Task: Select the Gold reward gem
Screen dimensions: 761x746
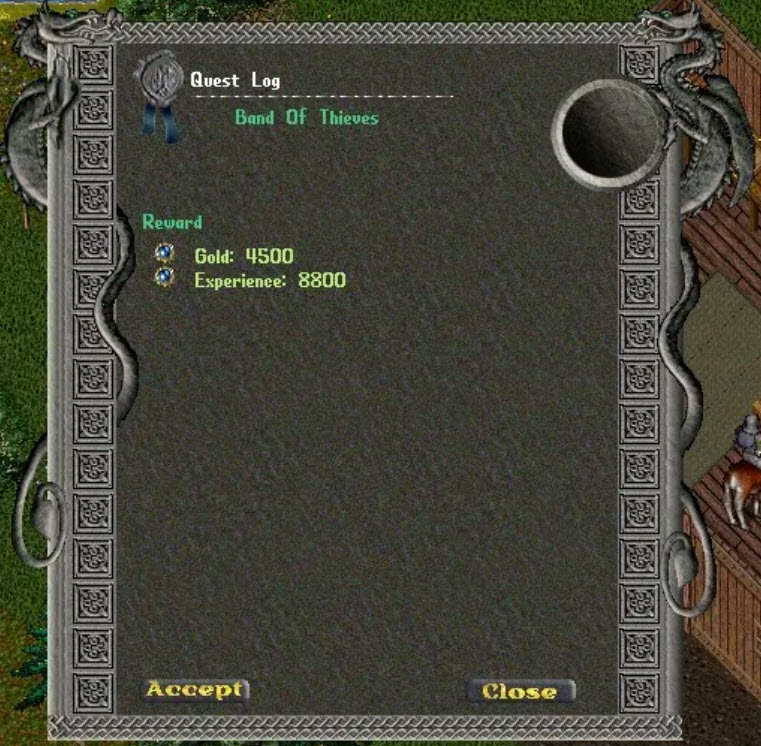Action: (x=165, y=254)
